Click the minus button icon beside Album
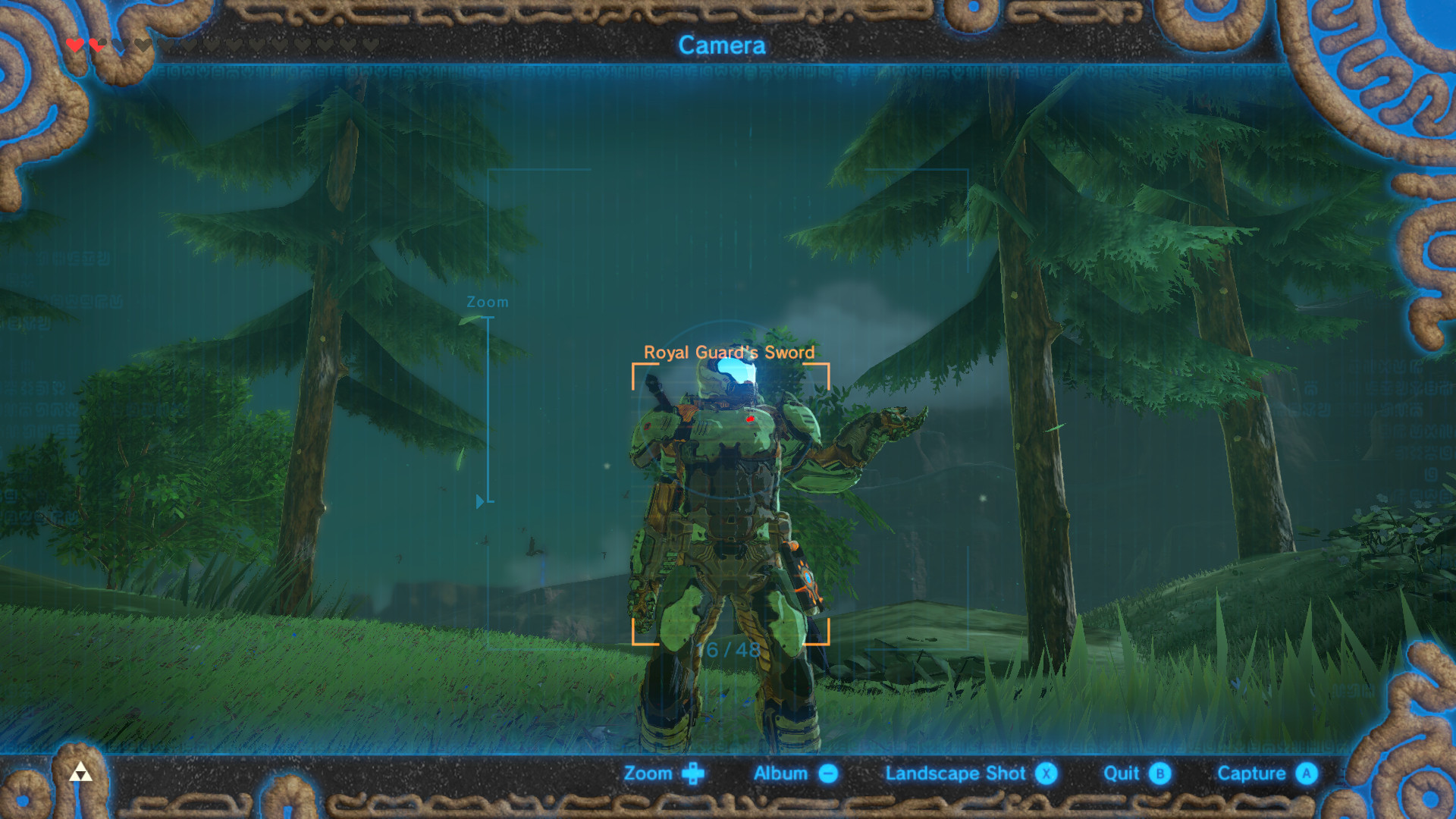Viewport: 1456px width, 819px height. click(828, 773)
